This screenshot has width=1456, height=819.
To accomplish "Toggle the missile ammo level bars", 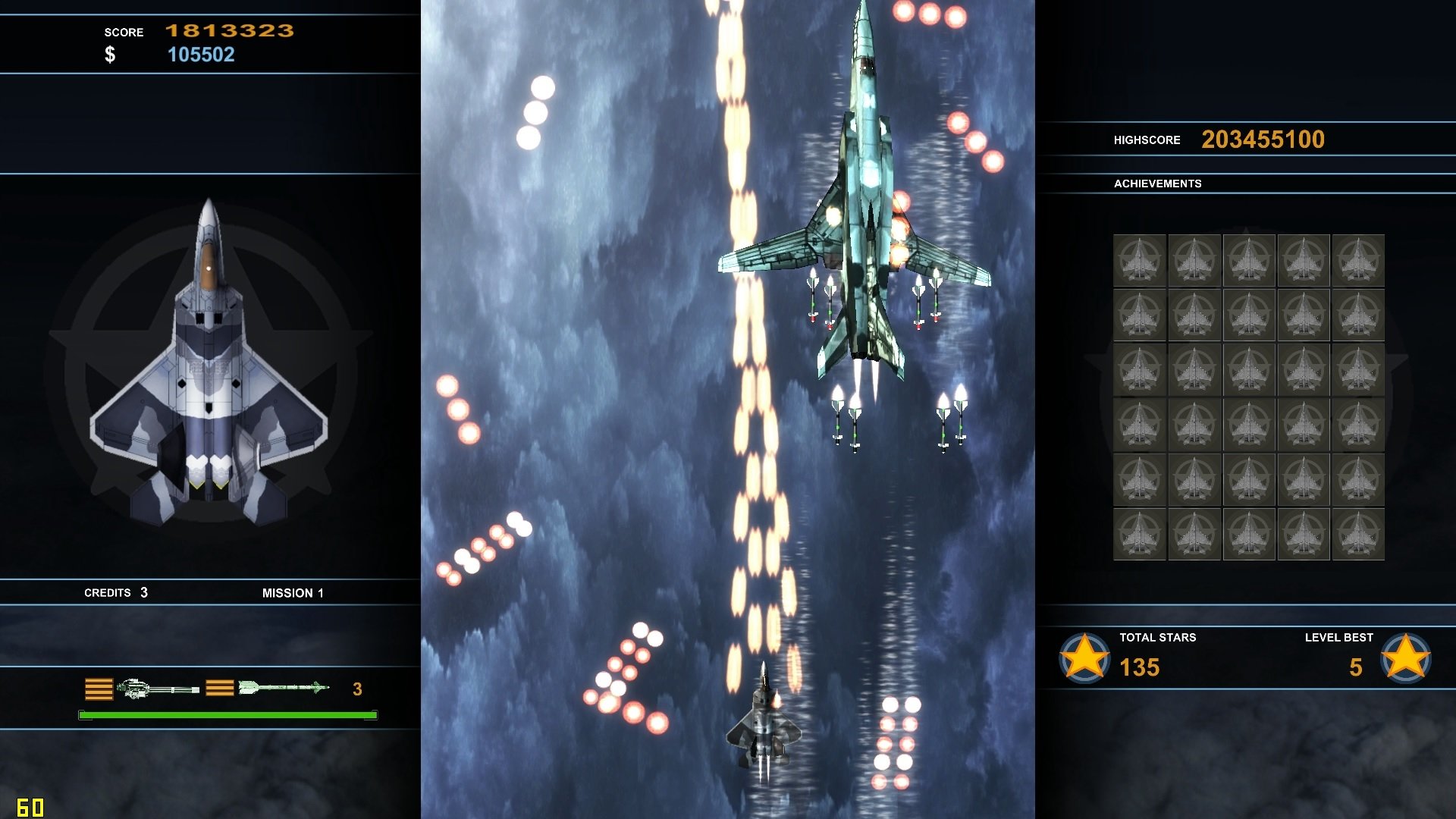I will tap(219, 689).
